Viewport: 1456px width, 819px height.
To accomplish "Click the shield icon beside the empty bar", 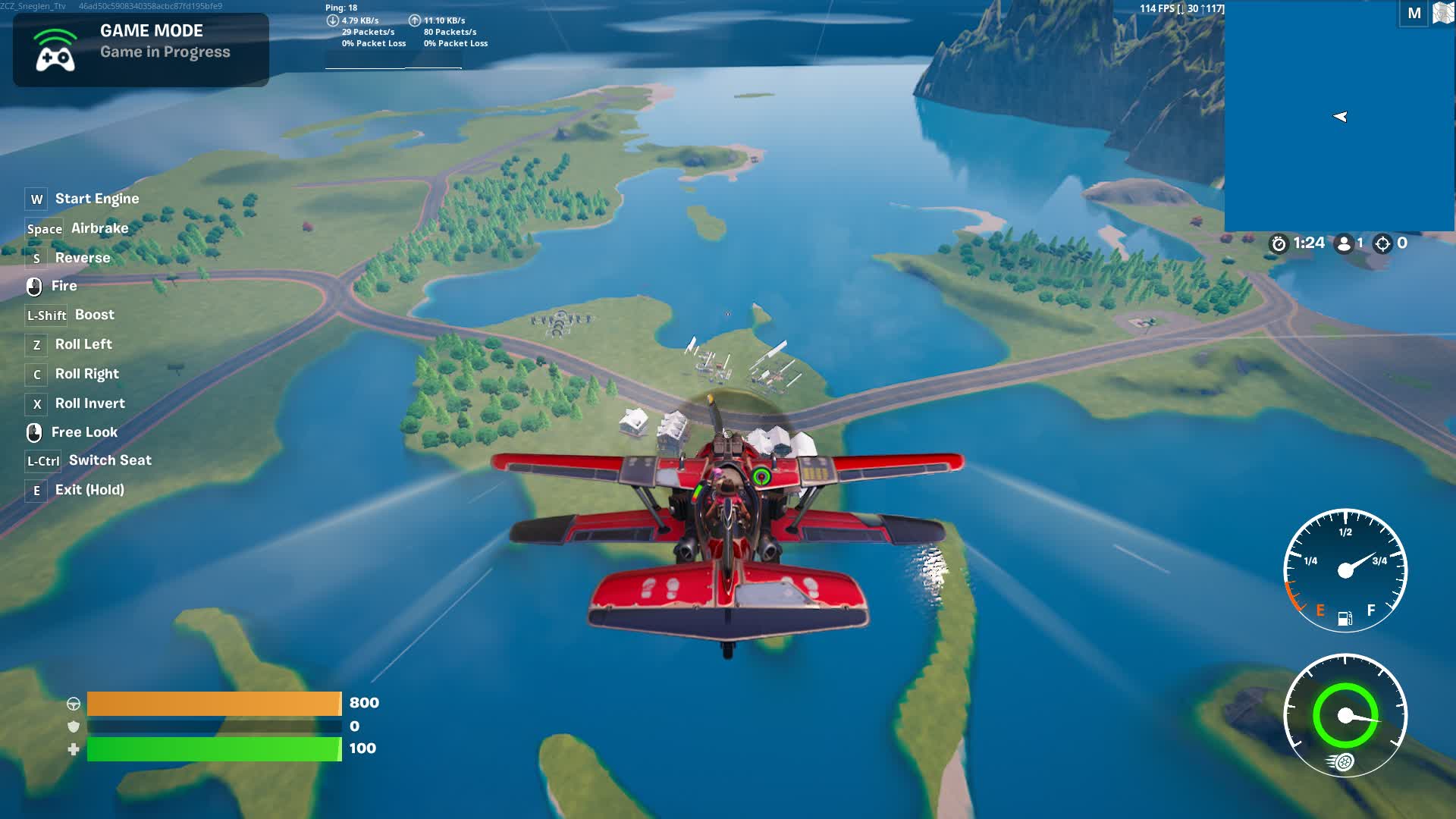I will pyautogui.click(x=74, y=725).
